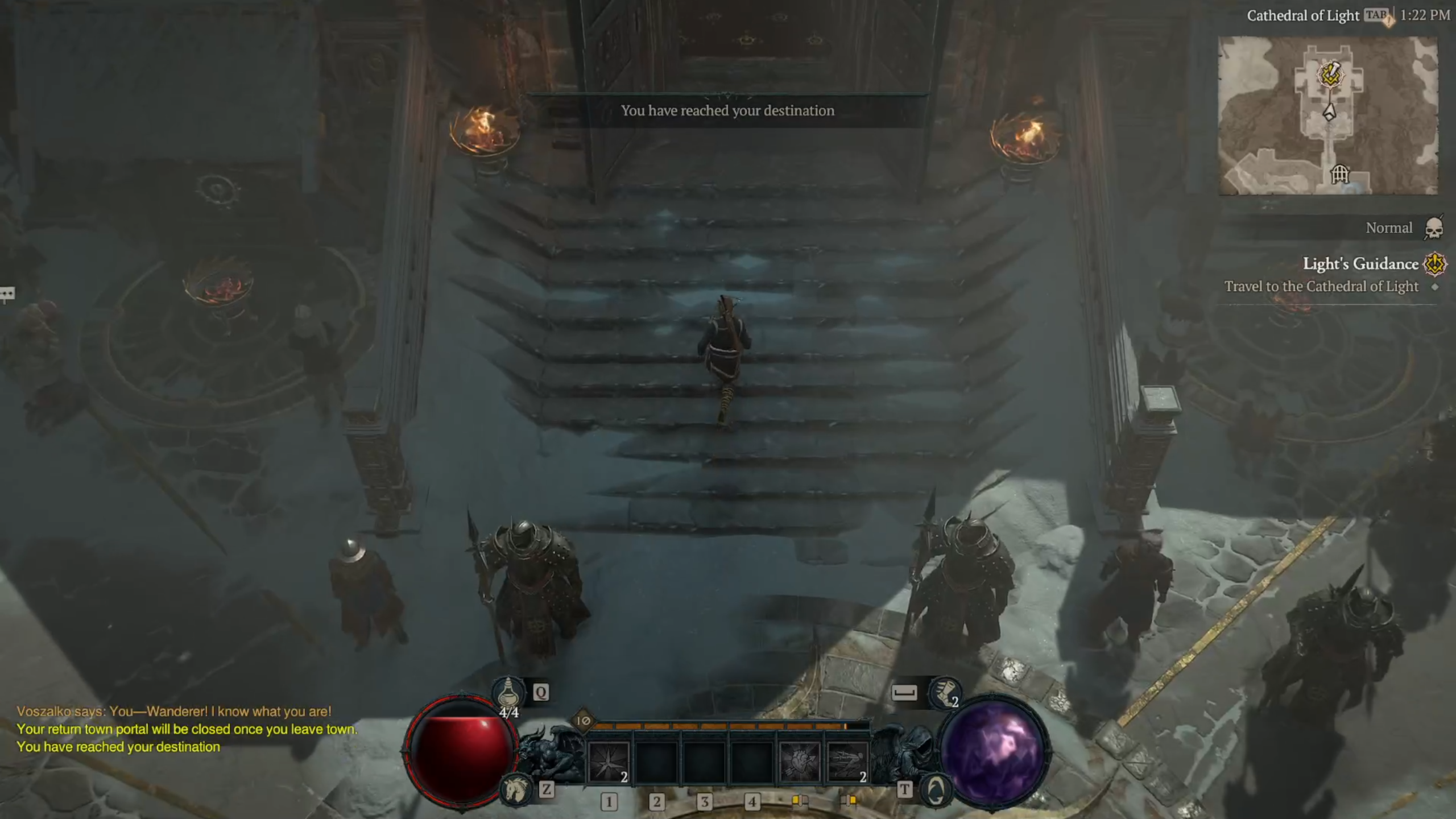Open the town portal swirl icon
The width and height of the screenshot is (1456, 819).
[x=936, y=790]
